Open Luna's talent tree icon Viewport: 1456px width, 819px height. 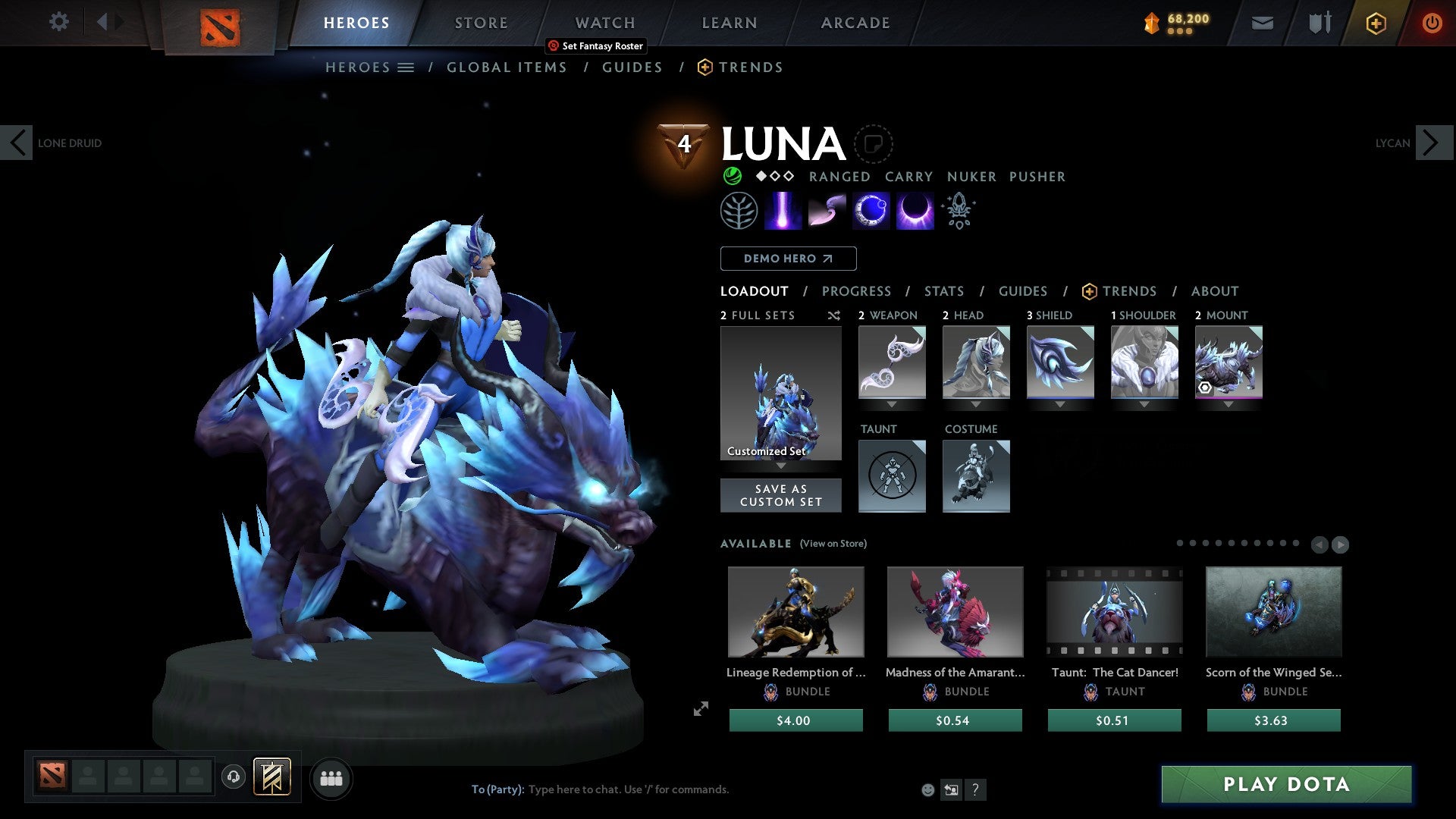click(741, 210)
